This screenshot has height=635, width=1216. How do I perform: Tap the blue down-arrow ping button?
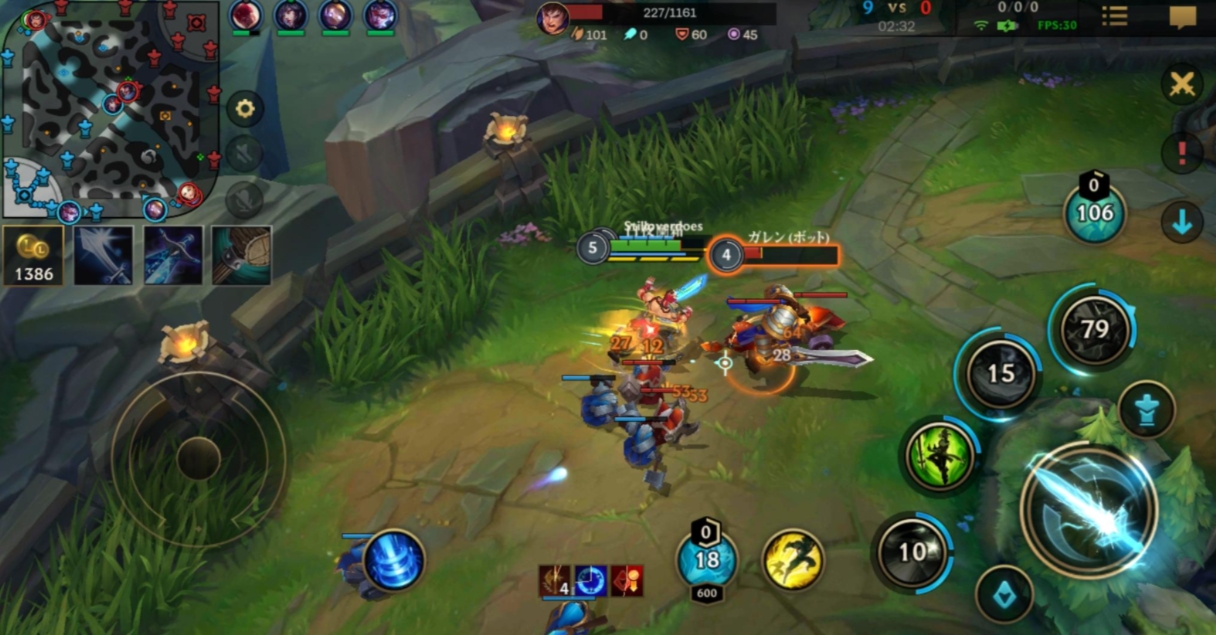pyautogui.click(x=1182, y=222)
